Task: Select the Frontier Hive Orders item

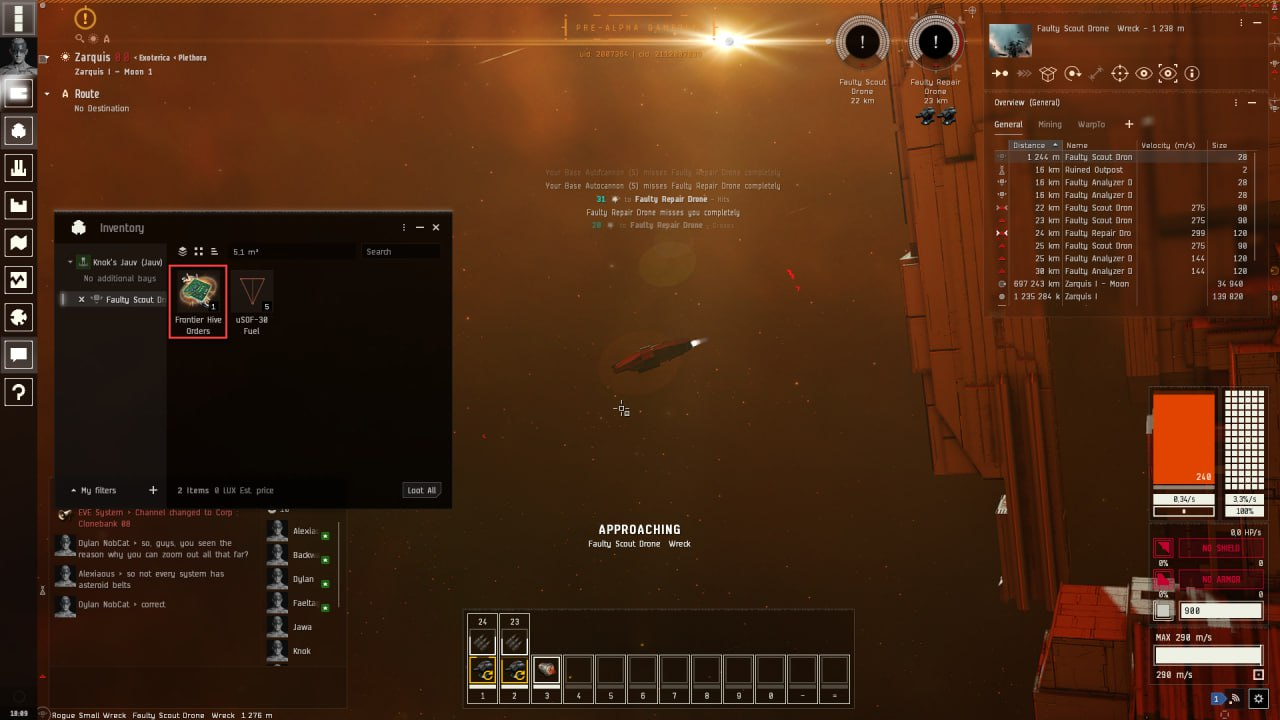Action: [x=198, y=301]
